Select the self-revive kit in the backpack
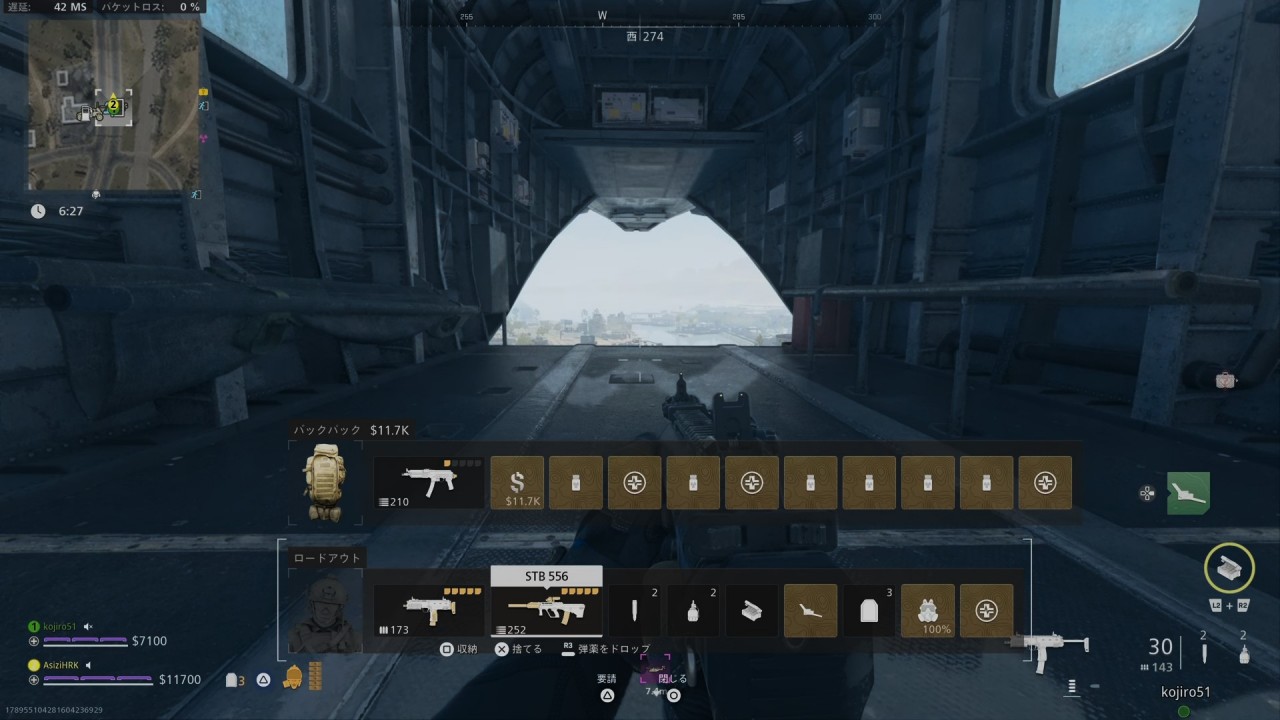The width and height of the screenshot is (1280, 720). [x=635, y=482]
